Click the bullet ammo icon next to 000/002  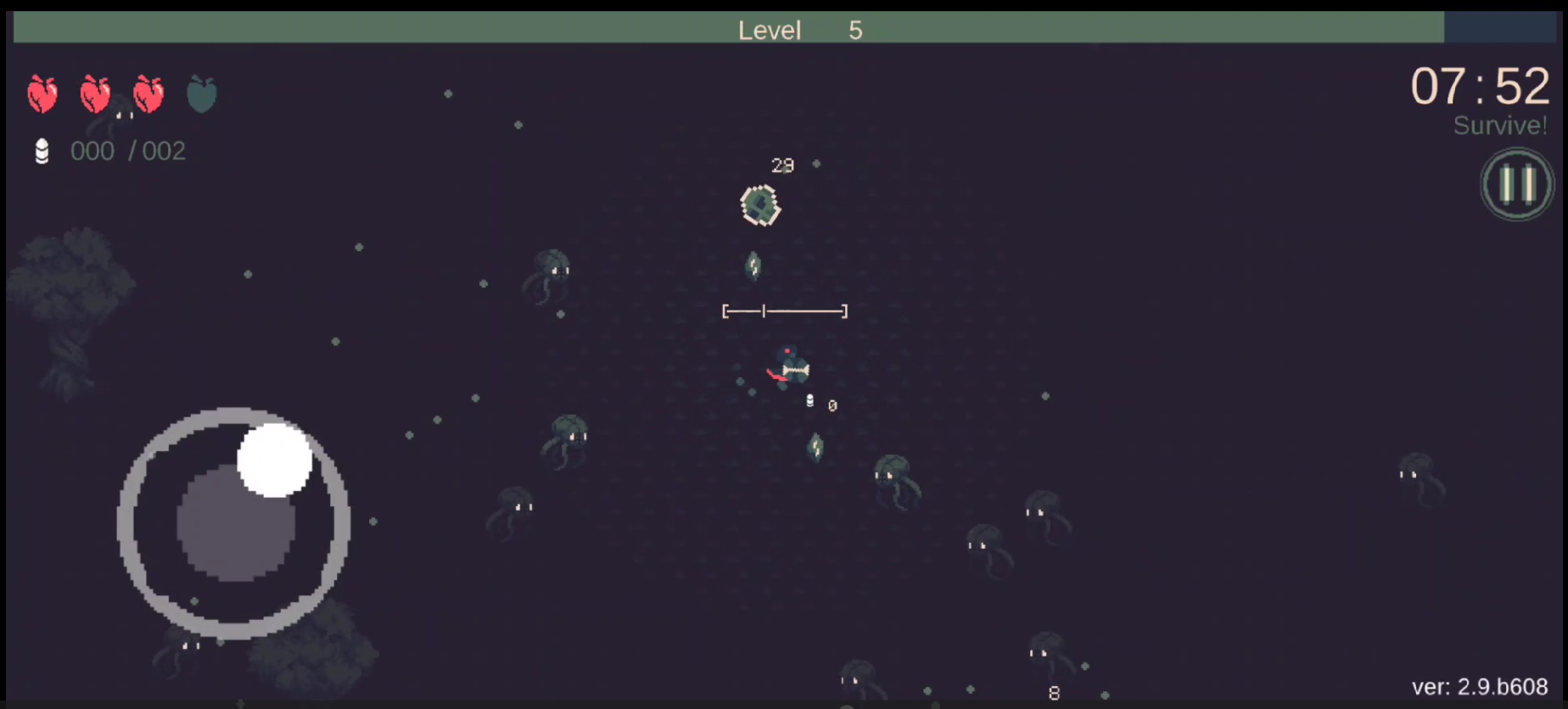pyautogui.click(x=42, y=151)
